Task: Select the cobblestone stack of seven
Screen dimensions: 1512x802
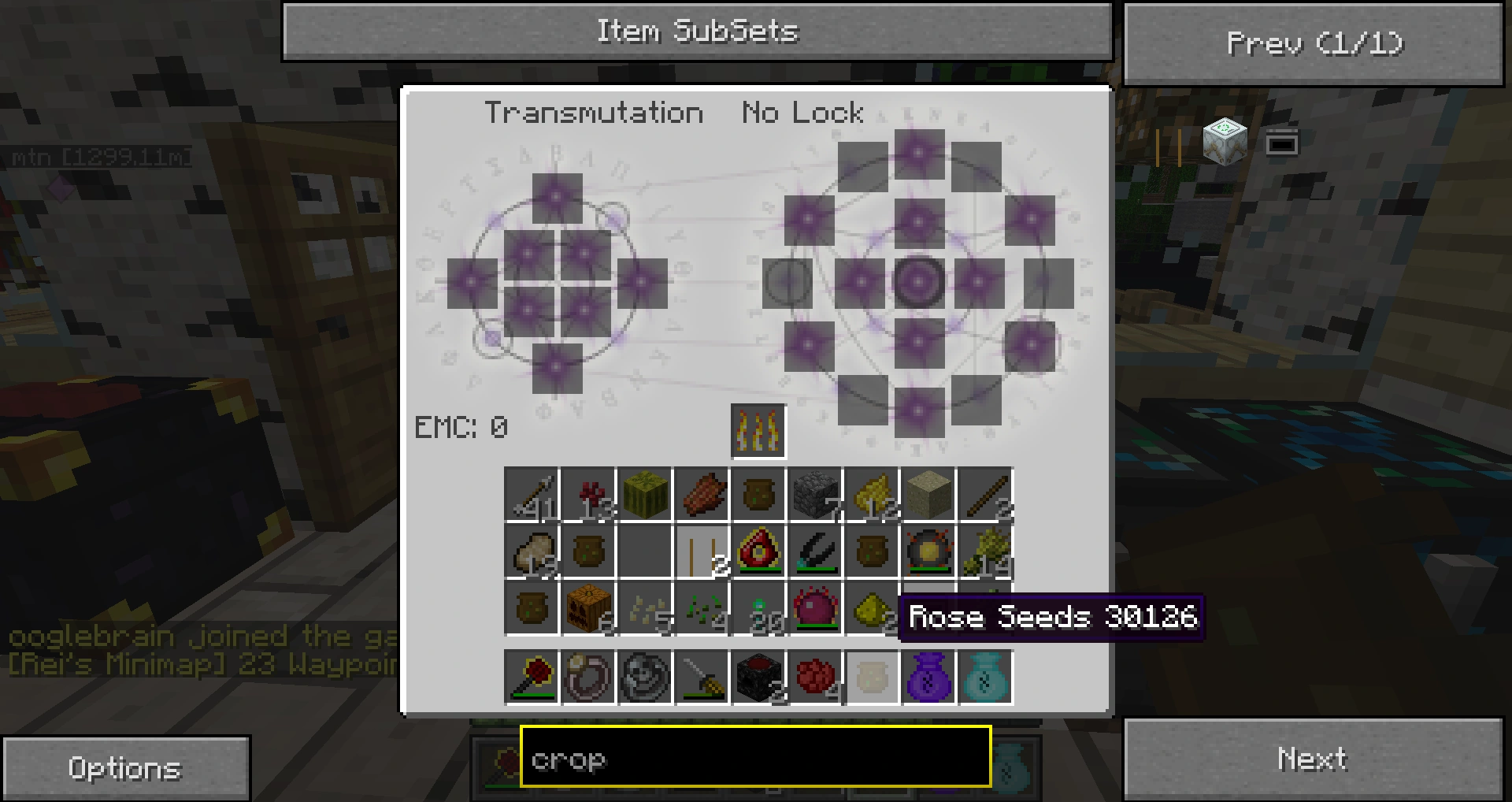Action: coord(815,495)
